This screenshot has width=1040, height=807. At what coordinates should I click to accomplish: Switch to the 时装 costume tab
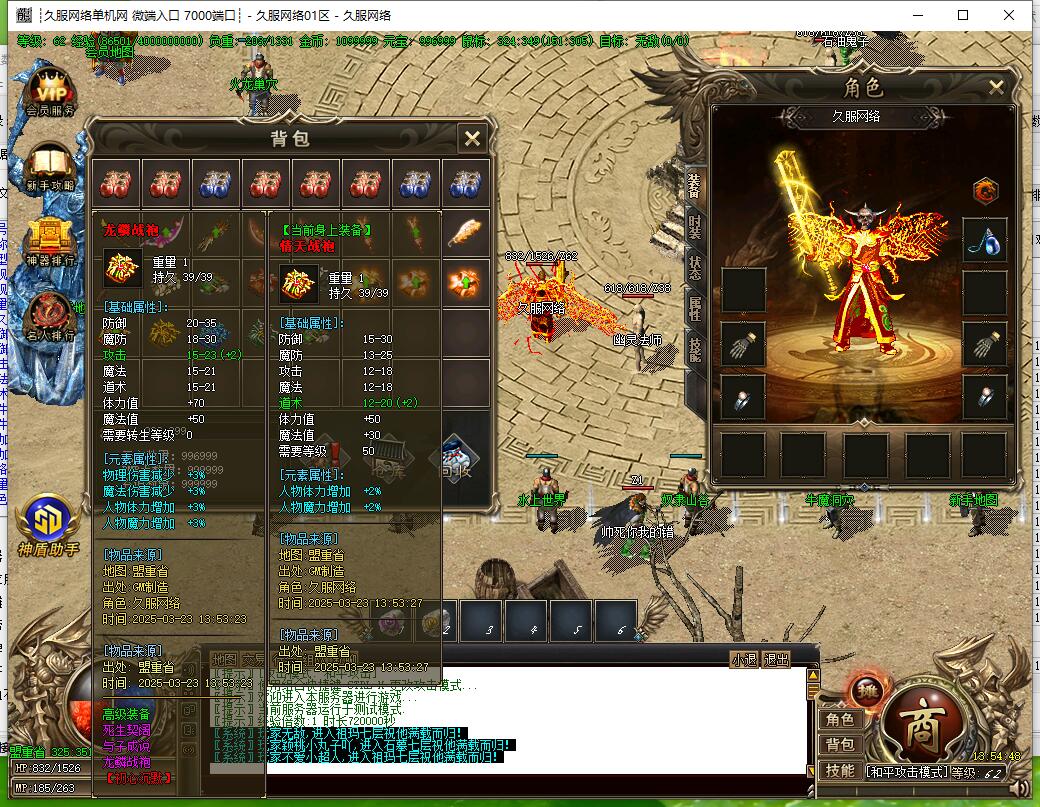pos(695,226)
